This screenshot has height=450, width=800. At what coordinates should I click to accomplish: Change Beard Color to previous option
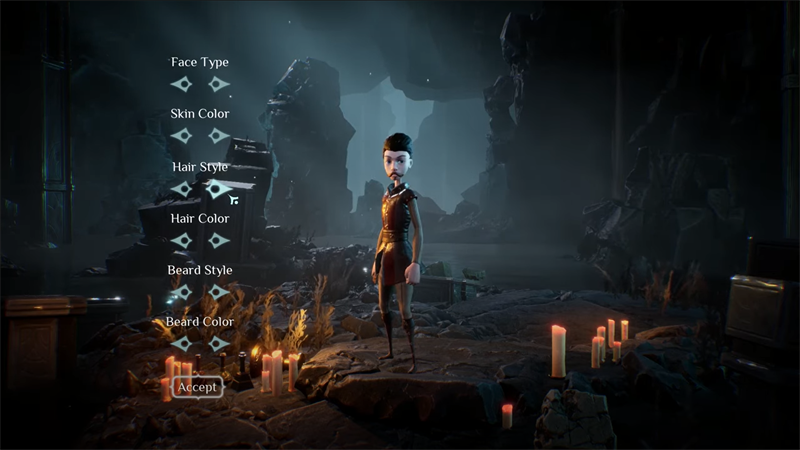pyautogui.click(x=181, y=344)
